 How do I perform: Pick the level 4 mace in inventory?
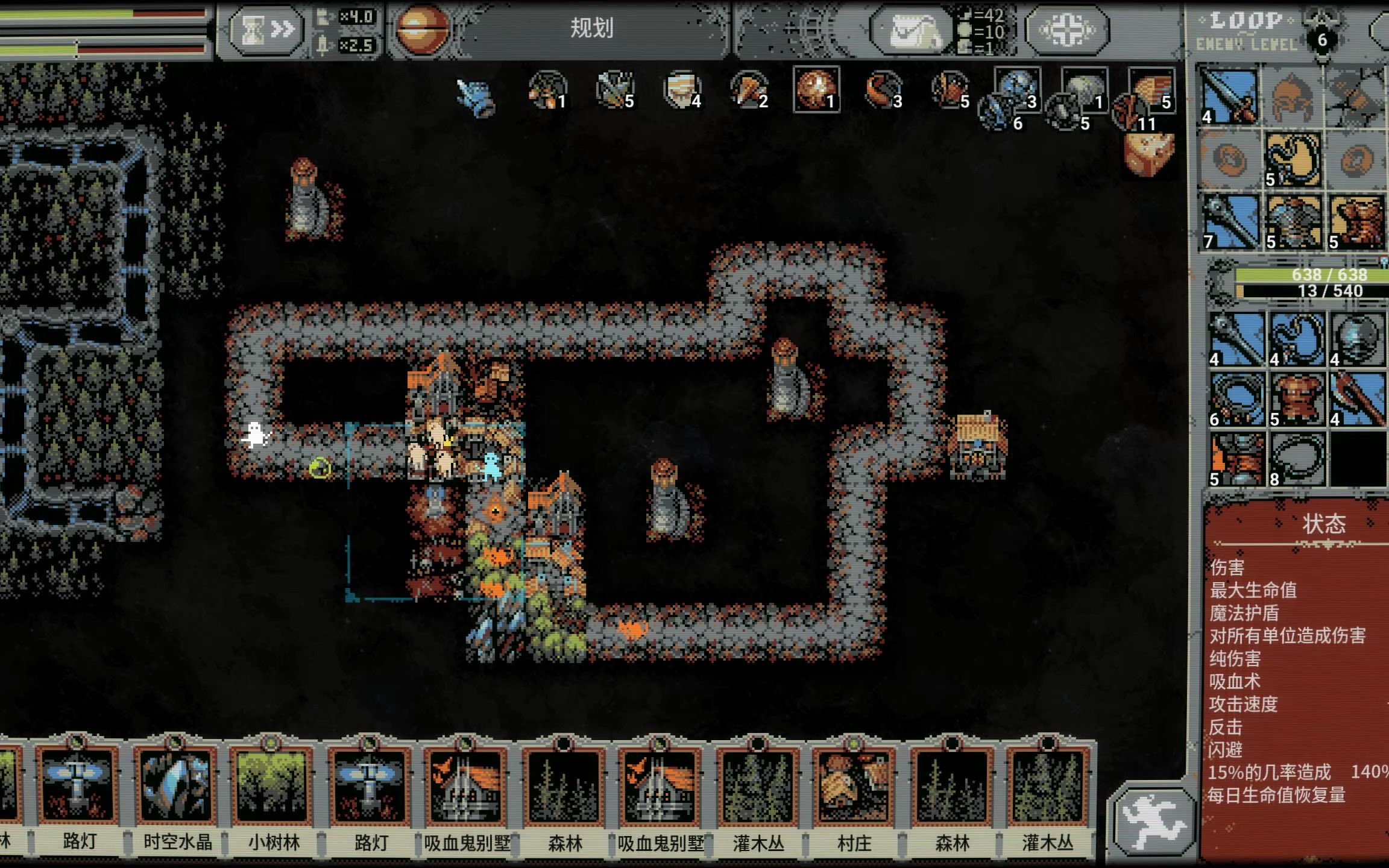[x=1236, y=339]
